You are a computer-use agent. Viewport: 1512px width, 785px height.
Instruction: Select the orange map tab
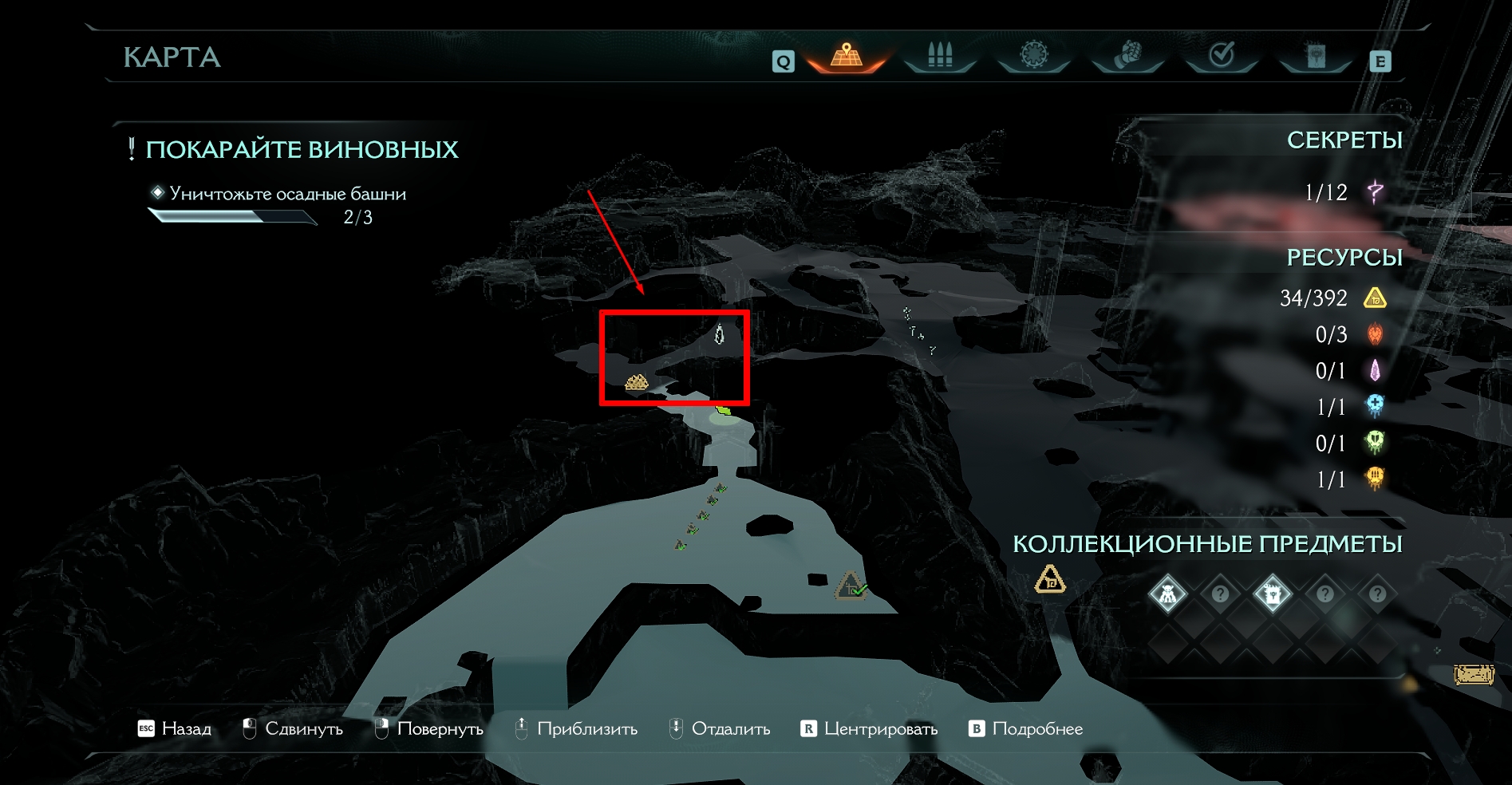click(847, 56)
